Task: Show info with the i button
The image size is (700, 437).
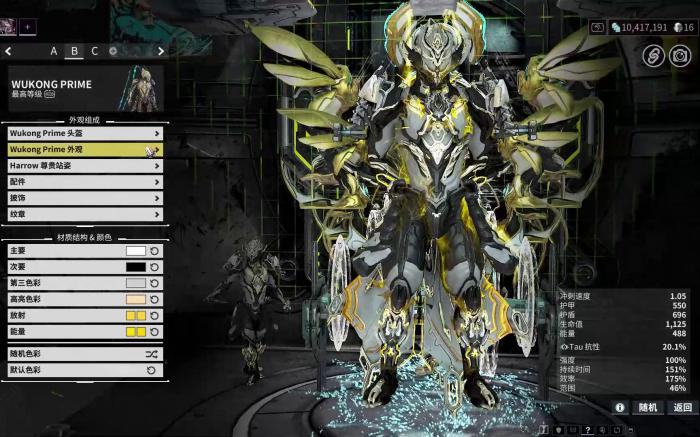Action: [x=620, y=407]
